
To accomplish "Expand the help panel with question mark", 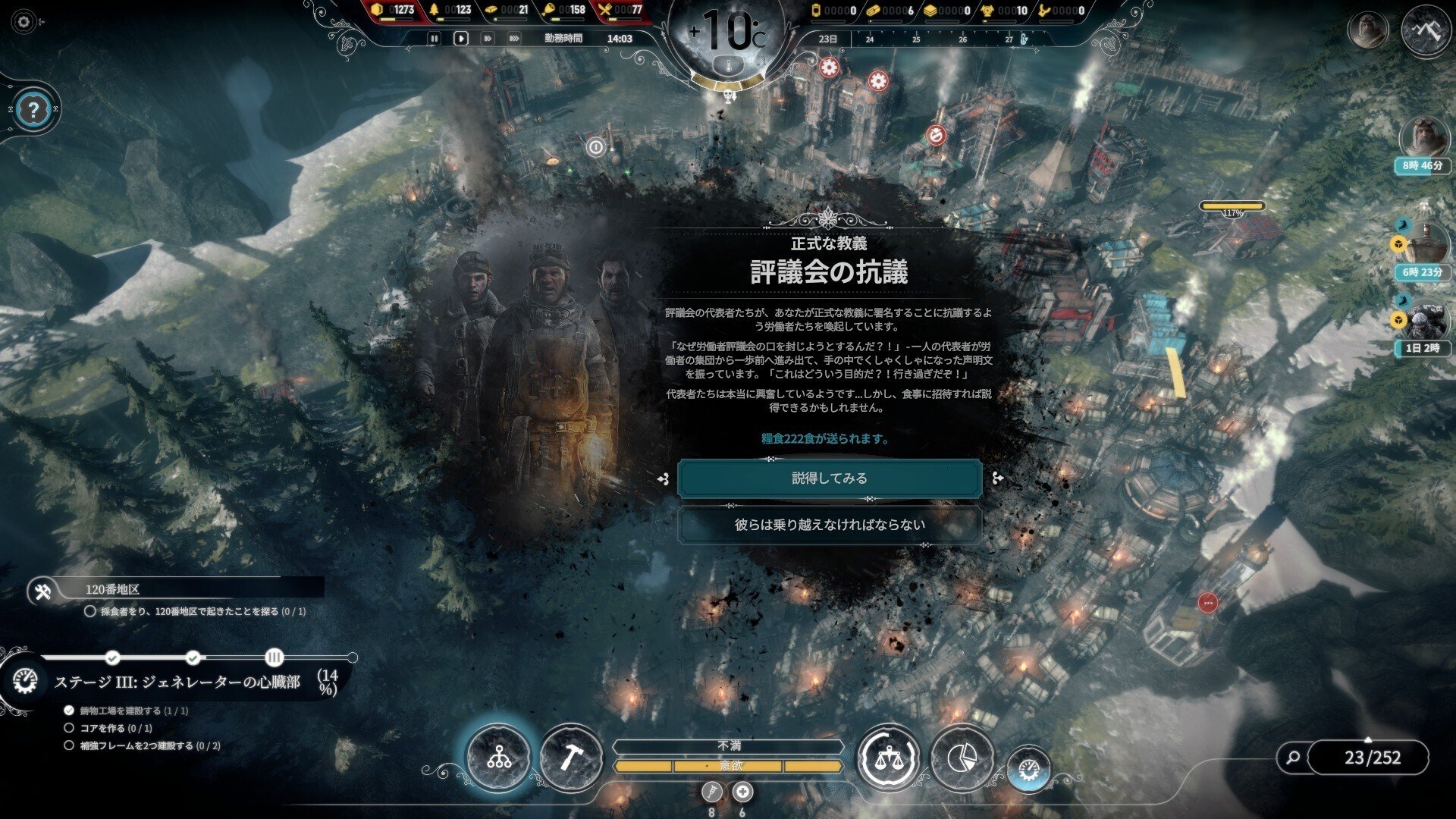I will click(x=32, y=108).
